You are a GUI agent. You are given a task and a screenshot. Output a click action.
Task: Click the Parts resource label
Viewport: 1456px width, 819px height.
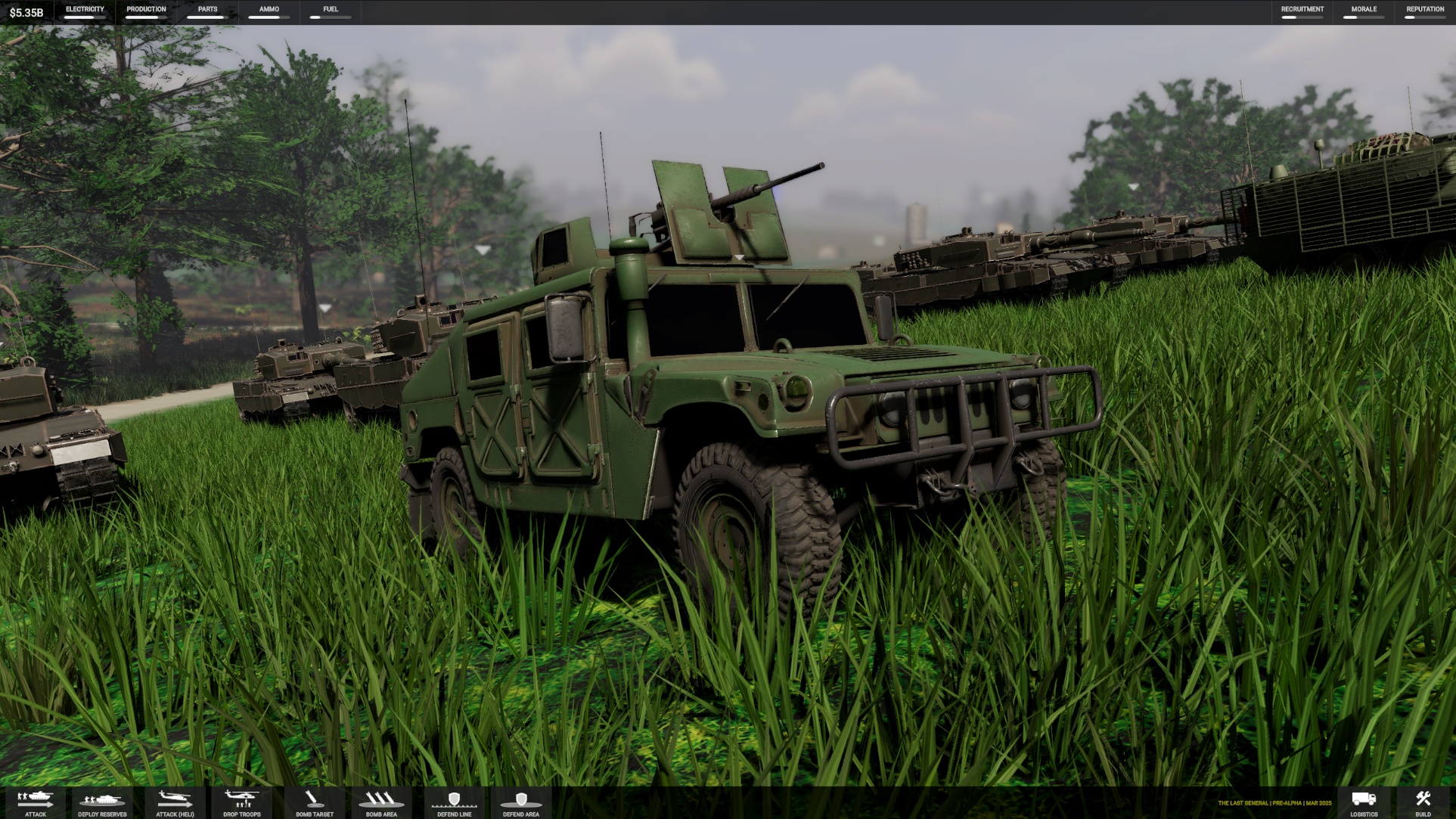(x=207, y=10)
